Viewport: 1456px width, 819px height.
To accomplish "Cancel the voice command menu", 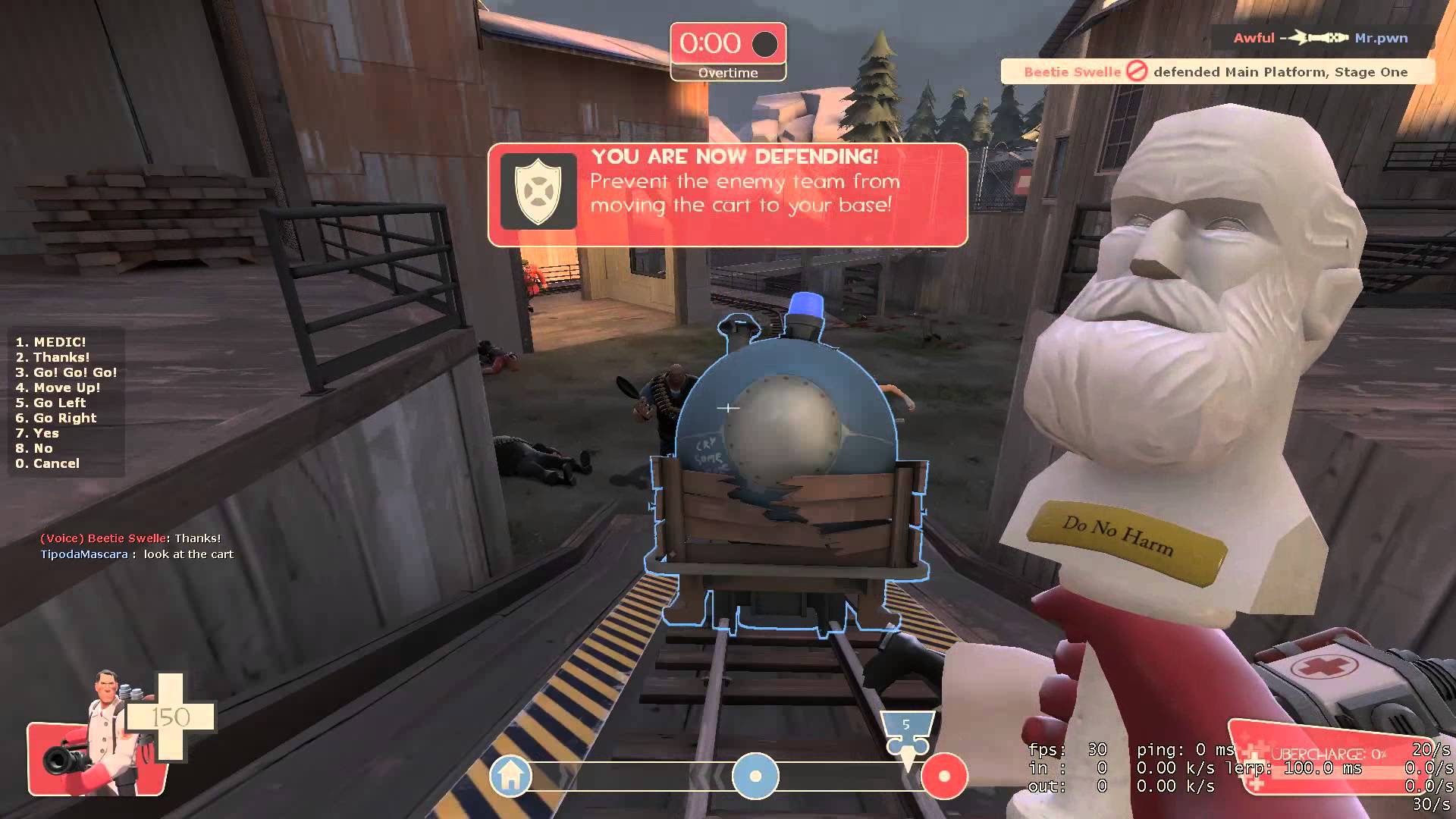I will tap(47, 463).
